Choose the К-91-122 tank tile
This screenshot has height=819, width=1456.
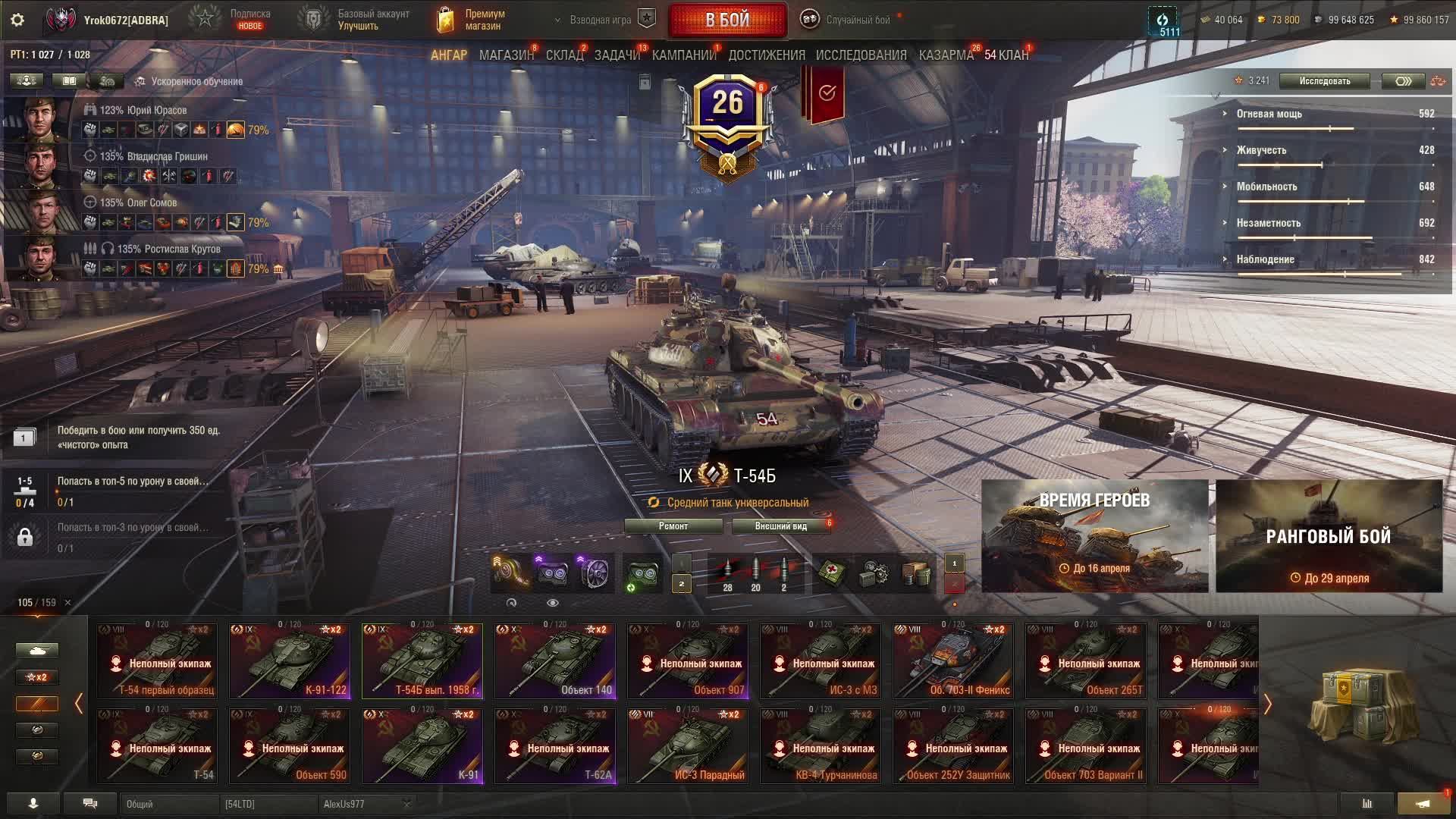coord(290,661)
